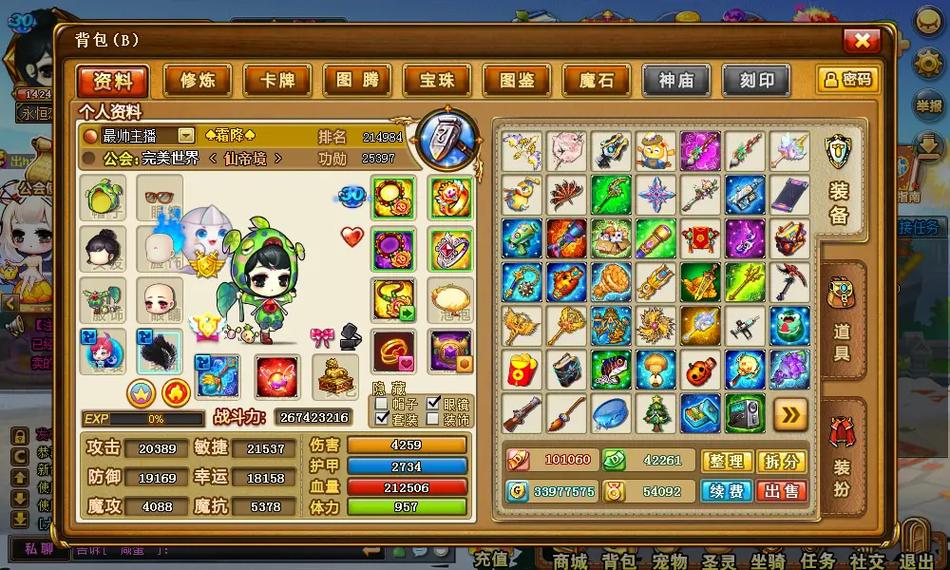Click the 密码 lock button
The width and height of the screenshot is (950, 570).
847,80
